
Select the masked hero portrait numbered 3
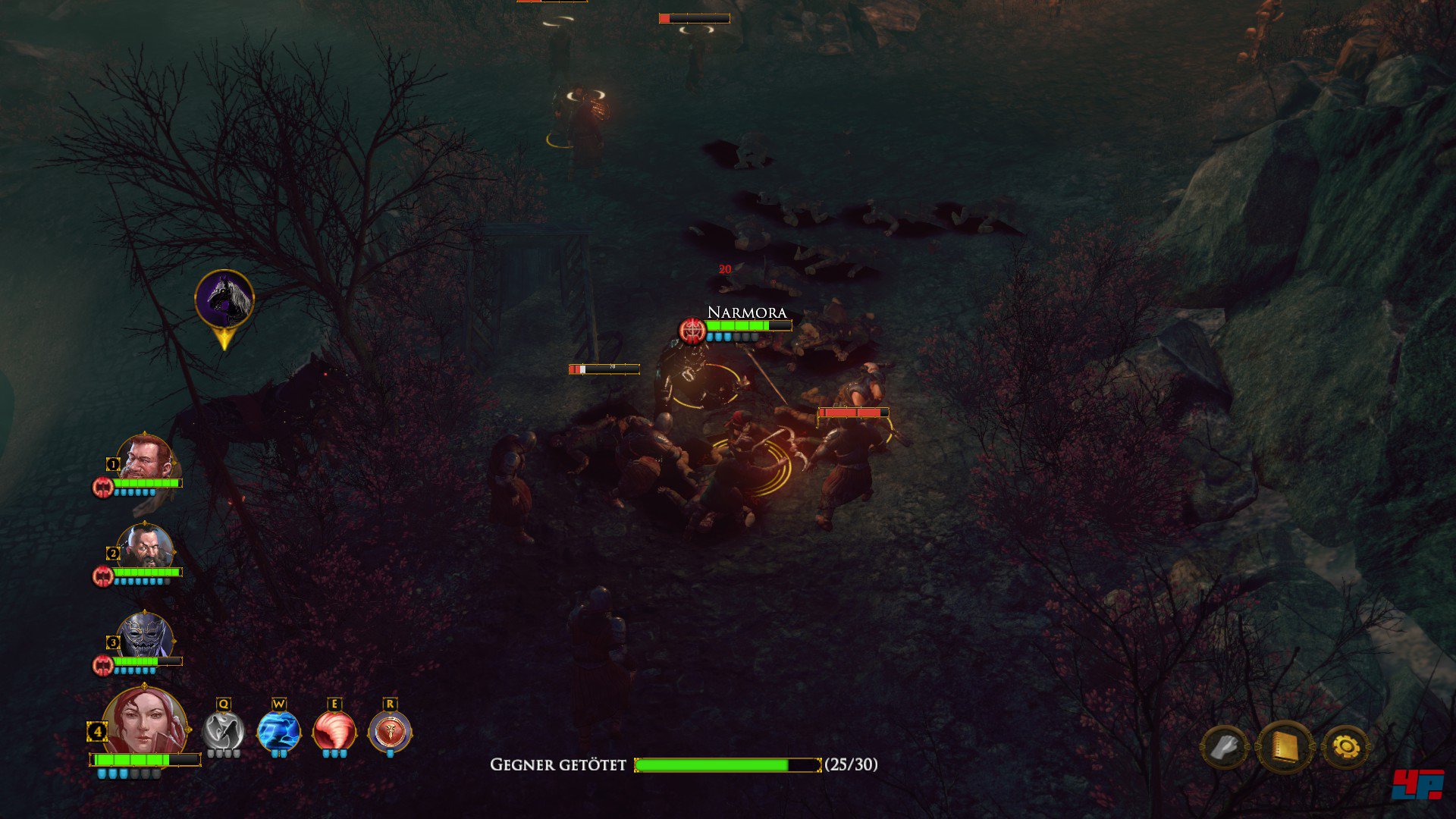point(146,636)
